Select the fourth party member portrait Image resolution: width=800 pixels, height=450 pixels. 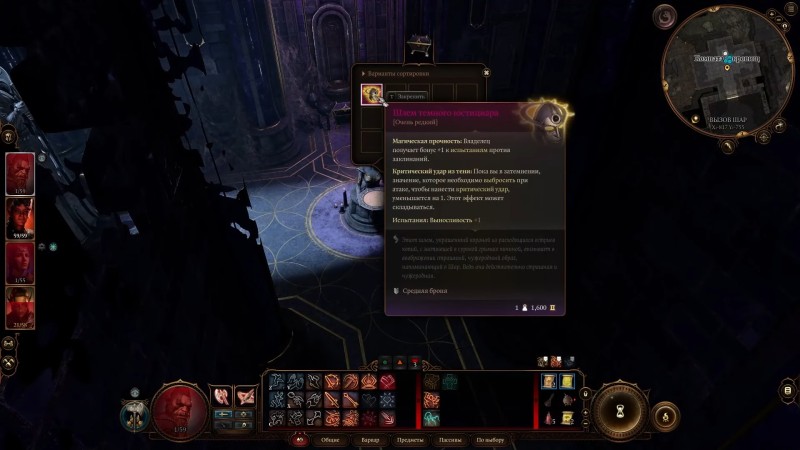(x=21, y=306)
